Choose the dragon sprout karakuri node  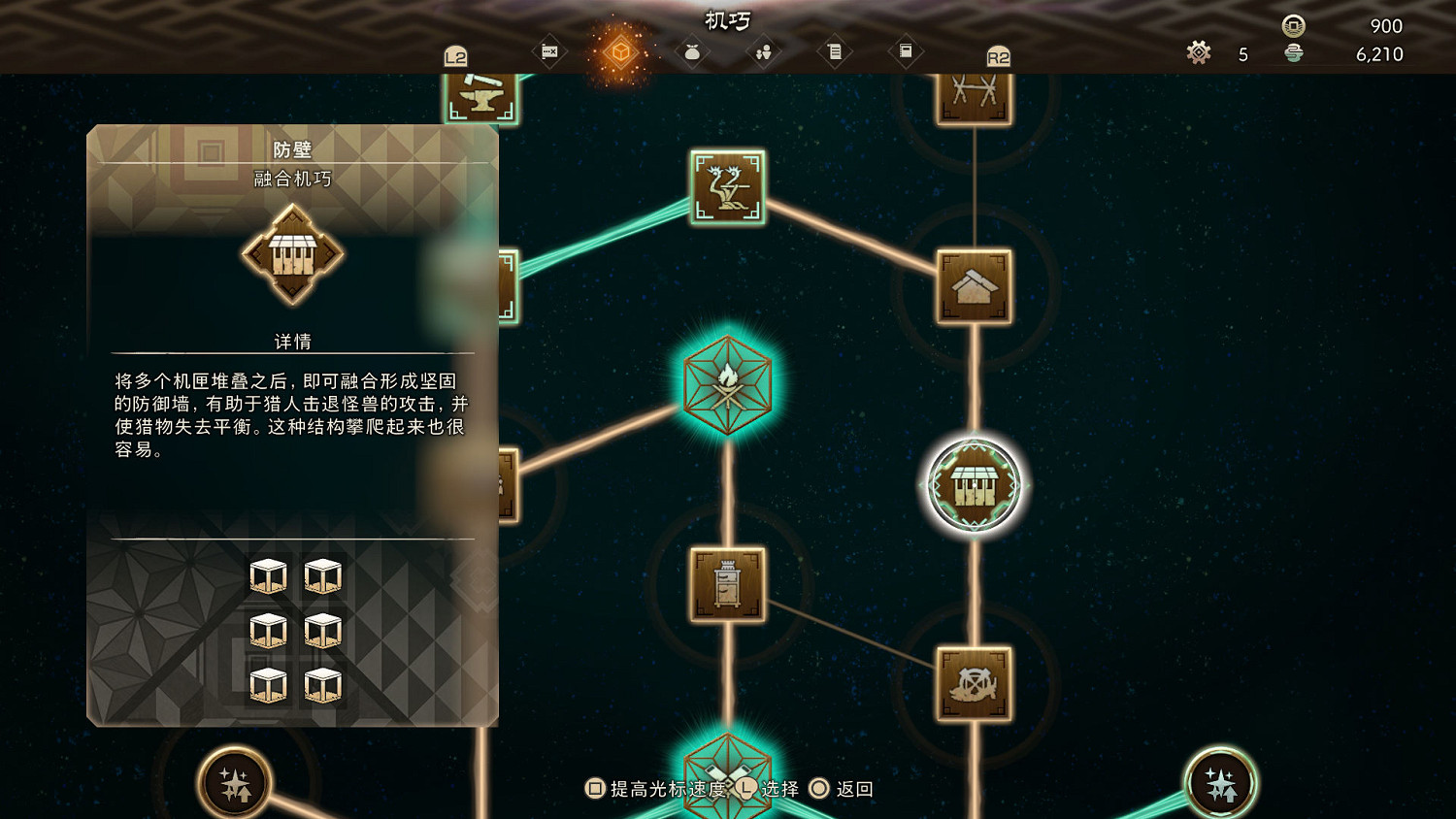[727, 187]
